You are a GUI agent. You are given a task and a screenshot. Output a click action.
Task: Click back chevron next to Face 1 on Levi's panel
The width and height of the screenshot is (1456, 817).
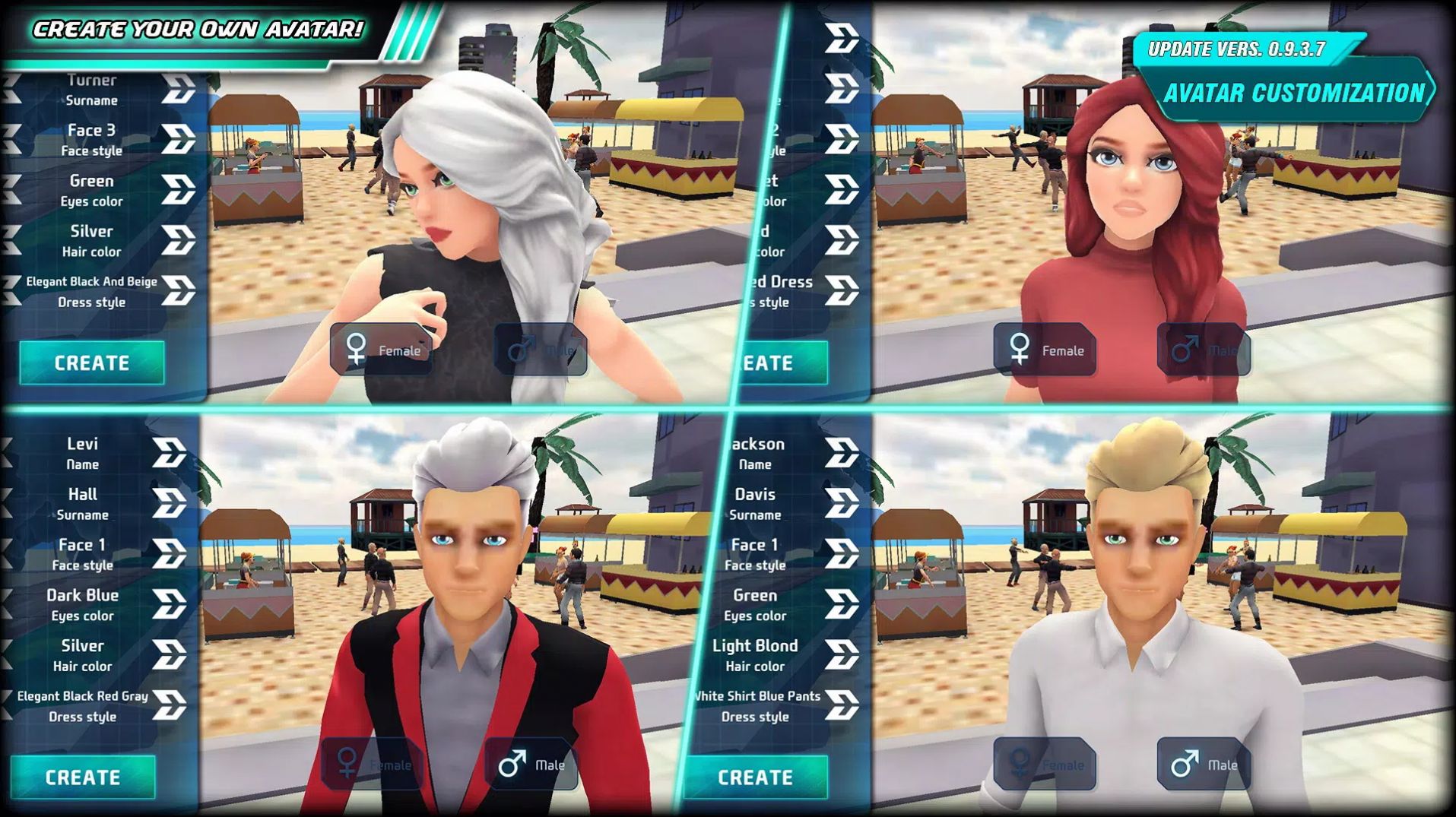(8, 554)
